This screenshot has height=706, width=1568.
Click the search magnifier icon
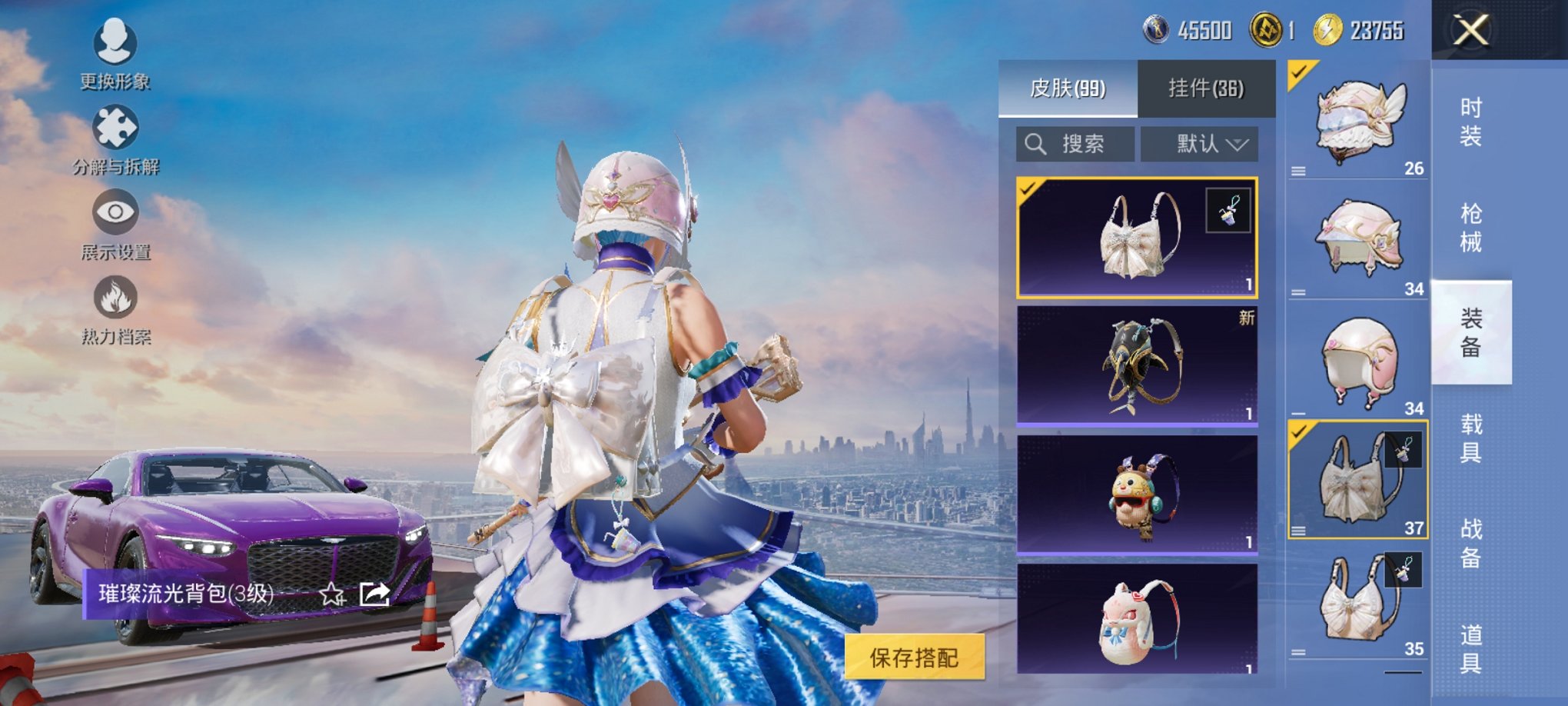pyautogui.click(x=1036, y=145)
